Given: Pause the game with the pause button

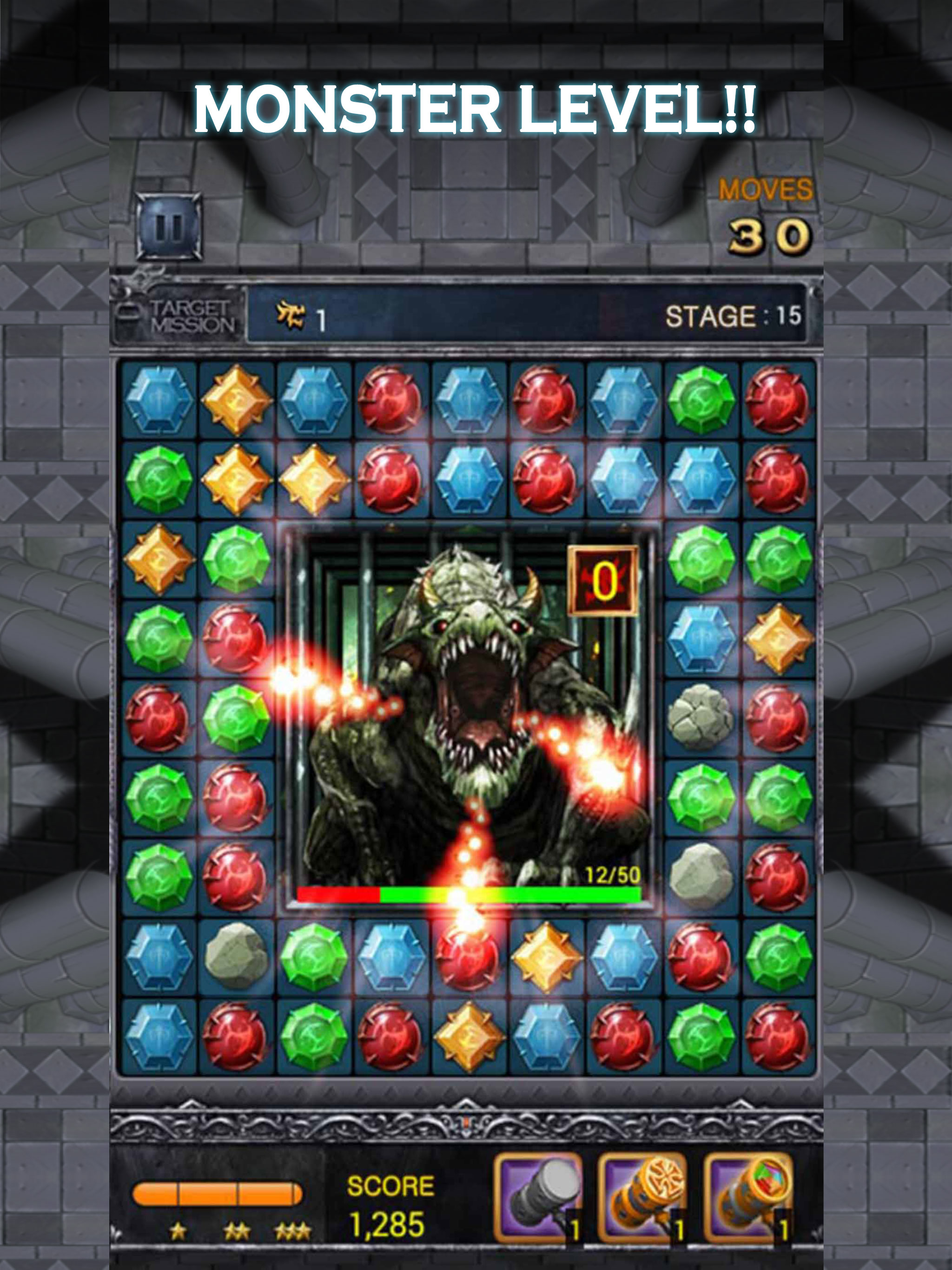Looking at the screenshot, I should (x=169, y=227).
